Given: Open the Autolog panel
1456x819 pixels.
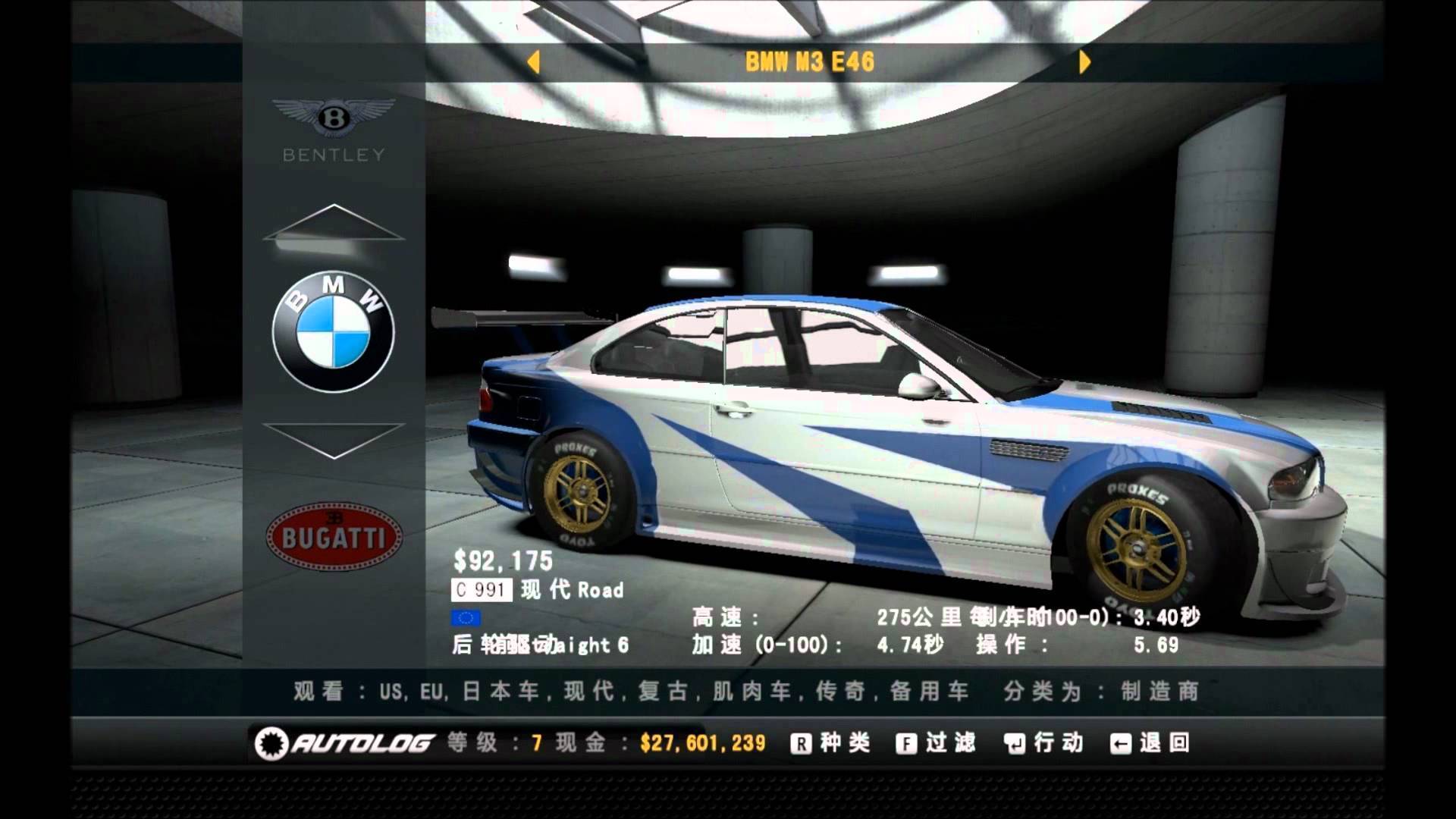Looking at the screenshot, I should pyautogui.click(x=345, y=743).
